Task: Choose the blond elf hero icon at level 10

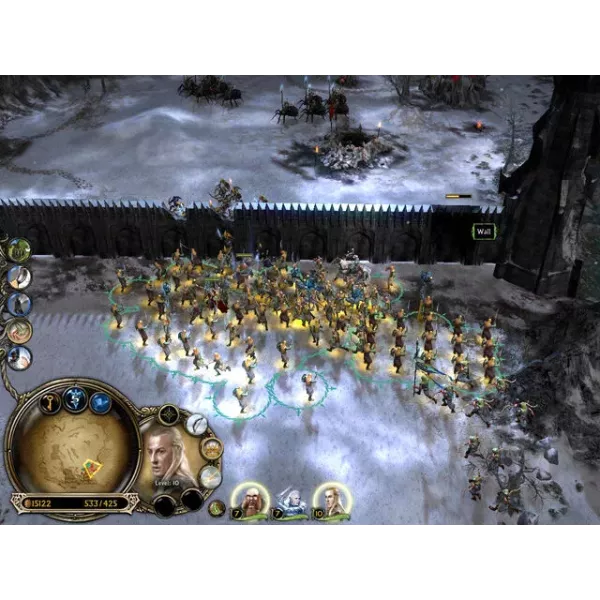Action: point(329,499)
